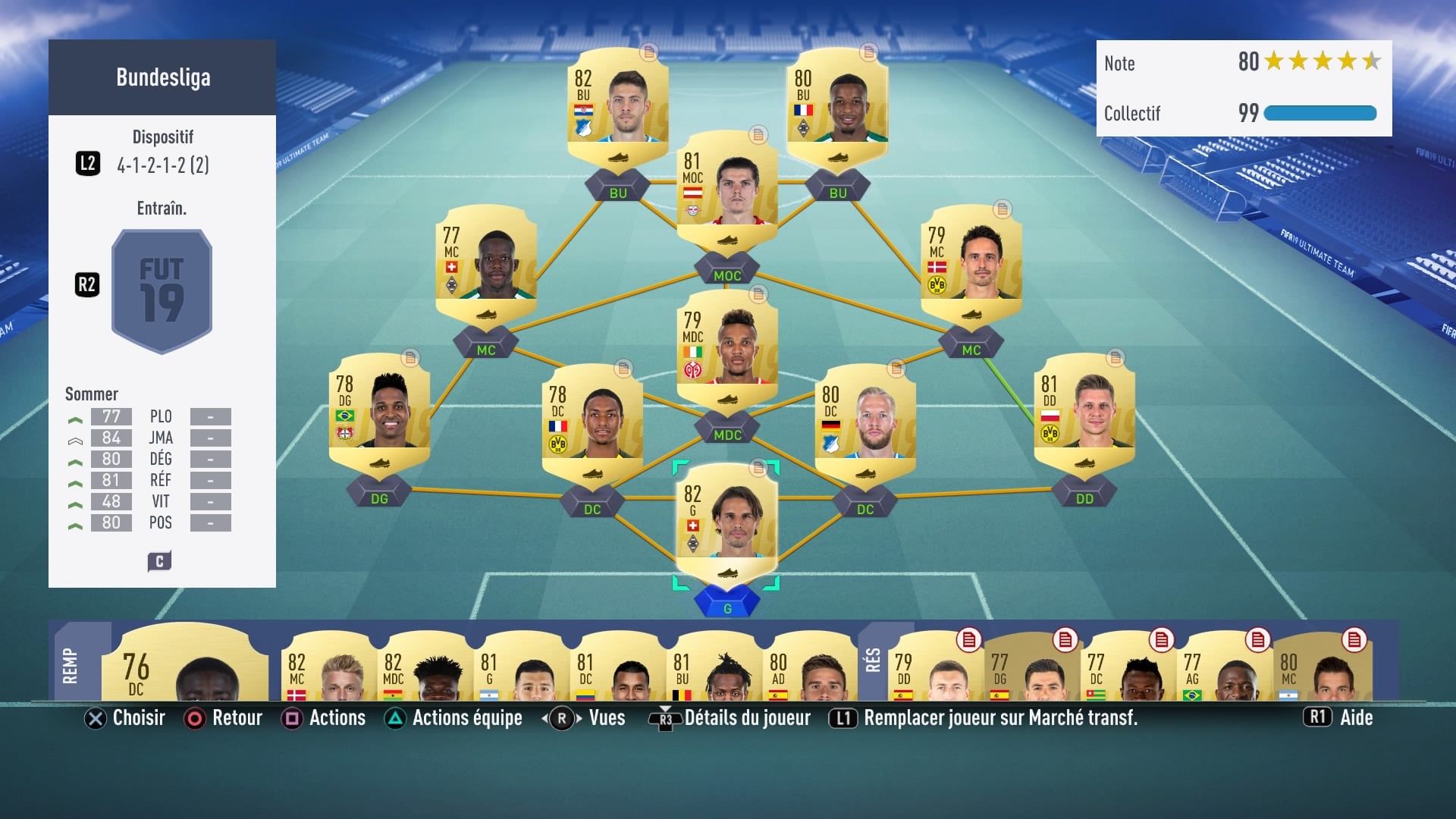Click the Collectif 99 chemistry progress bar
The width and height of the screenshot is (1456, 819).
tap(1319, 113)
